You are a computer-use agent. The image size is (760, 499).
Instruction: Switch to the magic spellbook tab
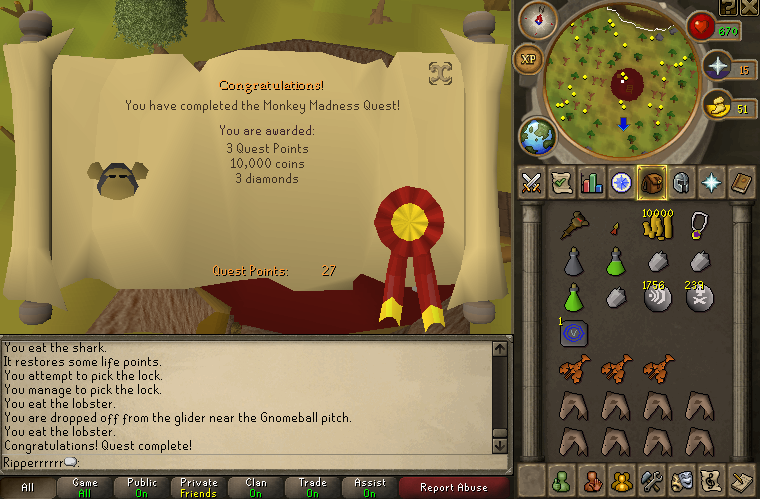point(741,182)
